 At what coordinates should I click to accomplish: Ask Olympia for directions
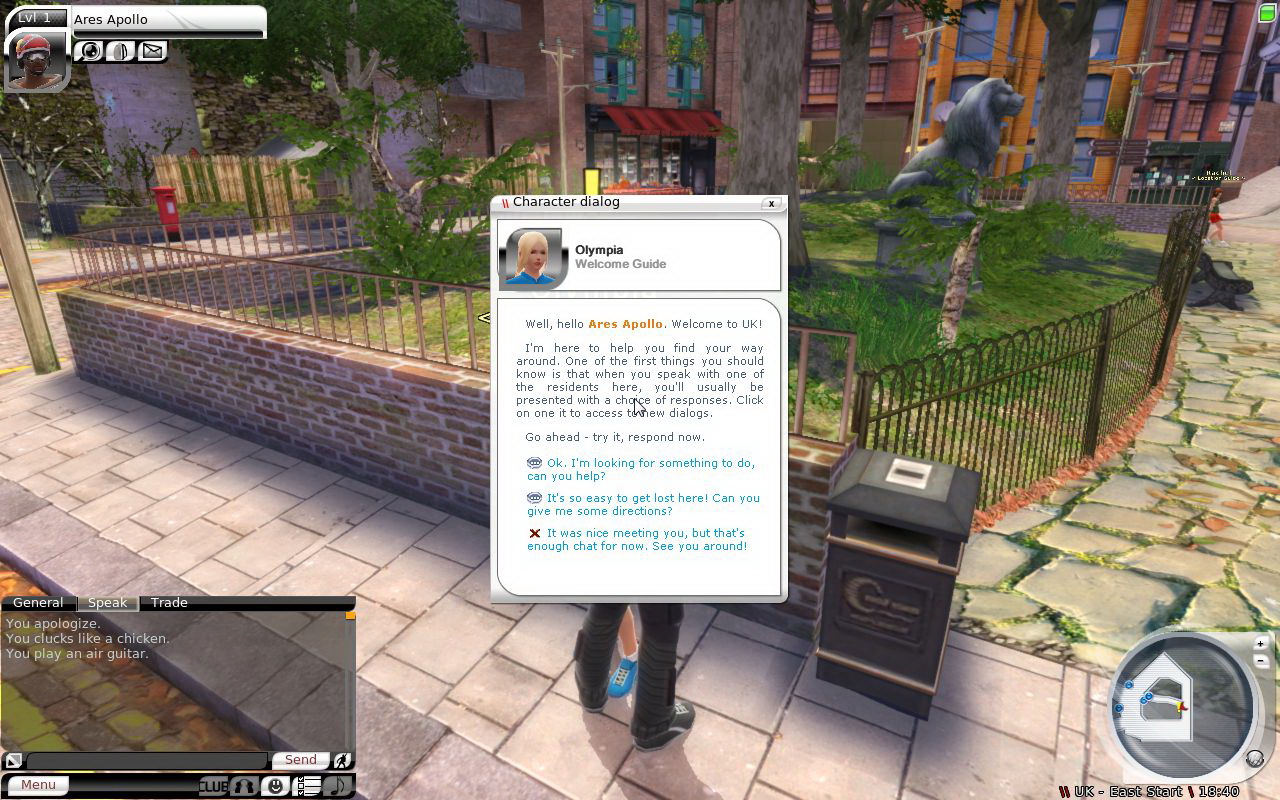tap(652, 504)
